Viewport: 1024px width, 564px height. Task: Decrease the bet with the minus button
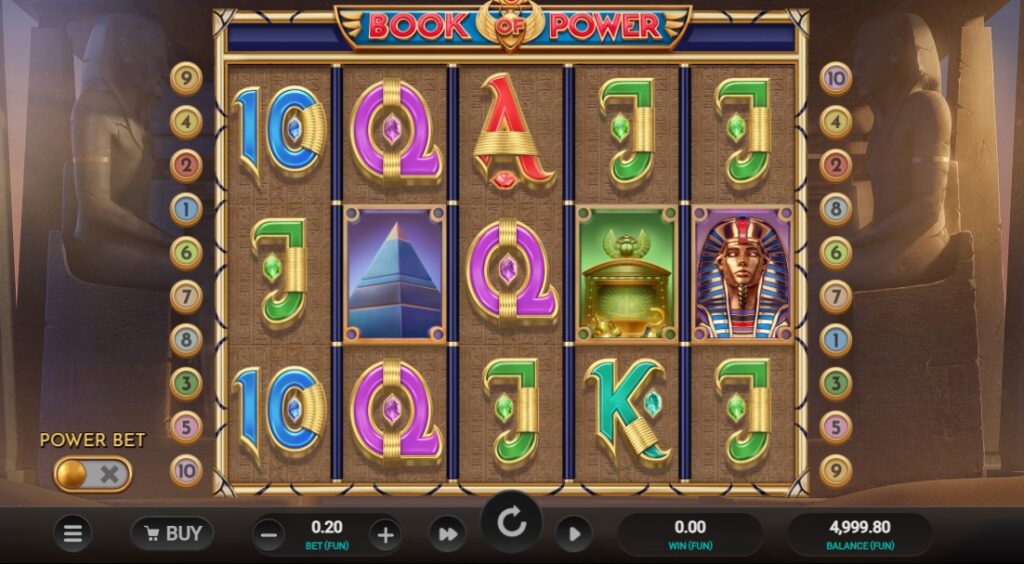(267, 534)
